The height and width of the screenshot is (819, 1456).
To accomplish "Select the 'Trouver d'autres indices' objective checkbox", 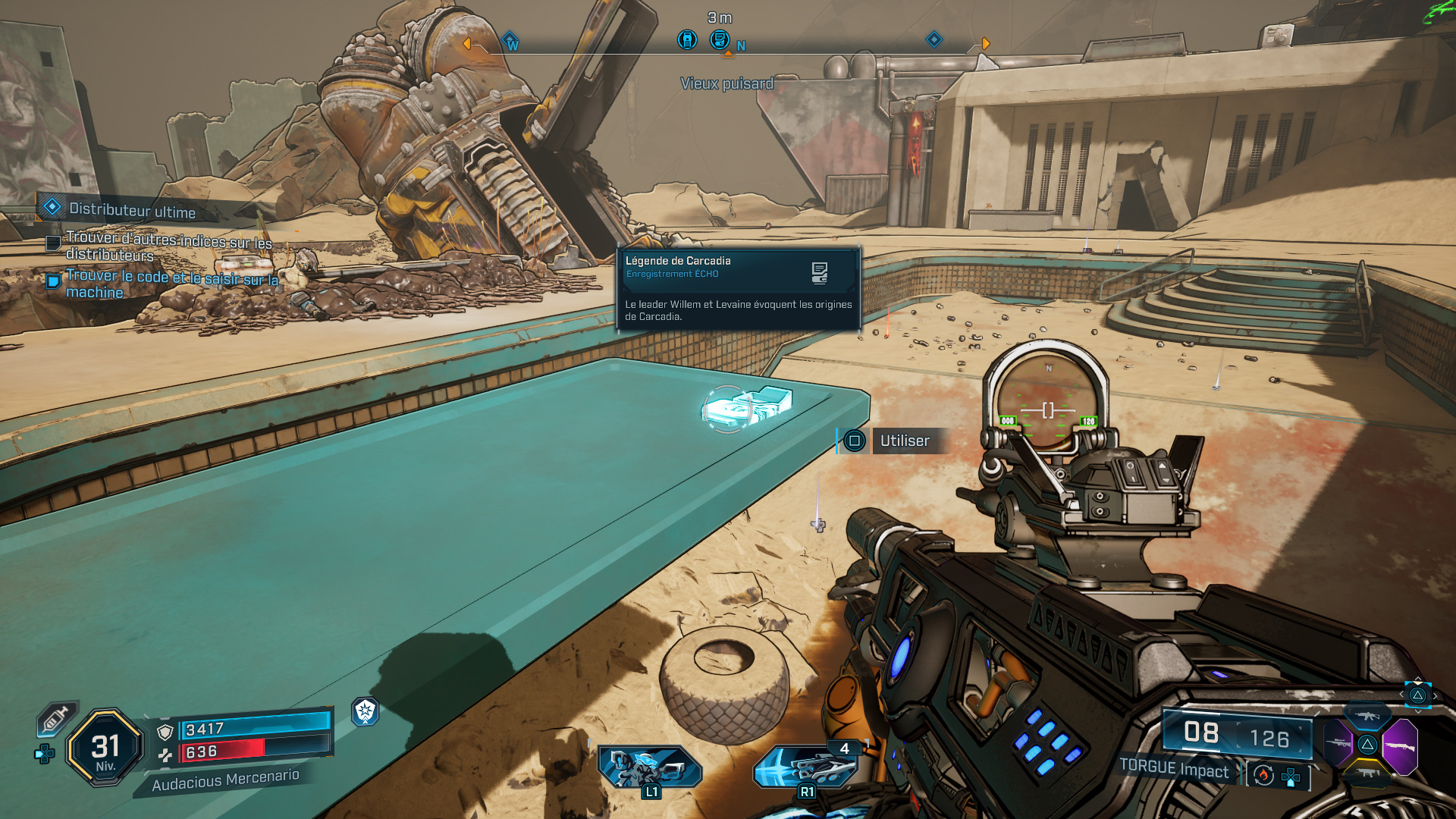I will coord(54,243).
